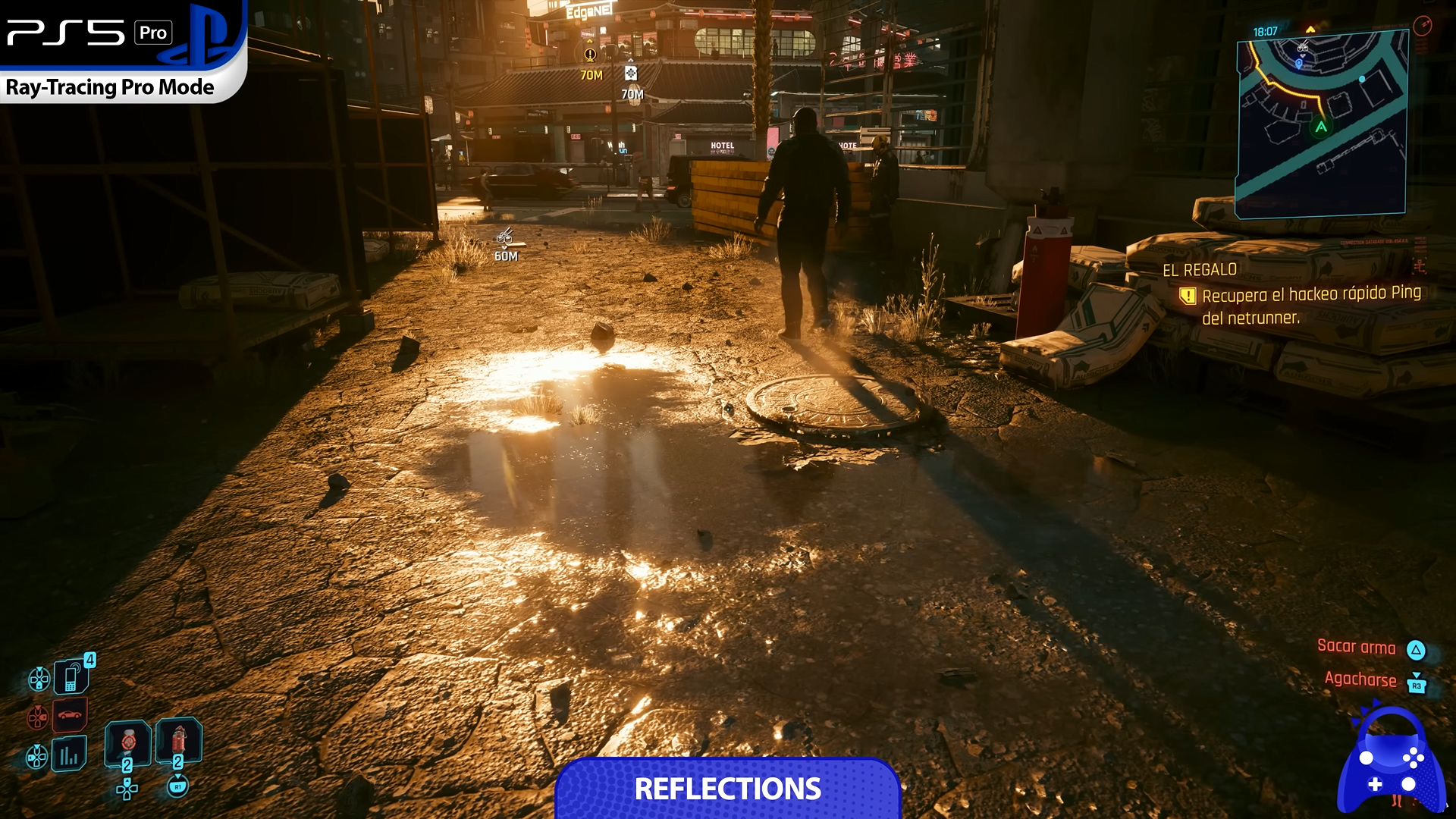Select the motorcycle marker on the minimap
This screenshot has height=819, width=1456.
(x=1302, y=47)
